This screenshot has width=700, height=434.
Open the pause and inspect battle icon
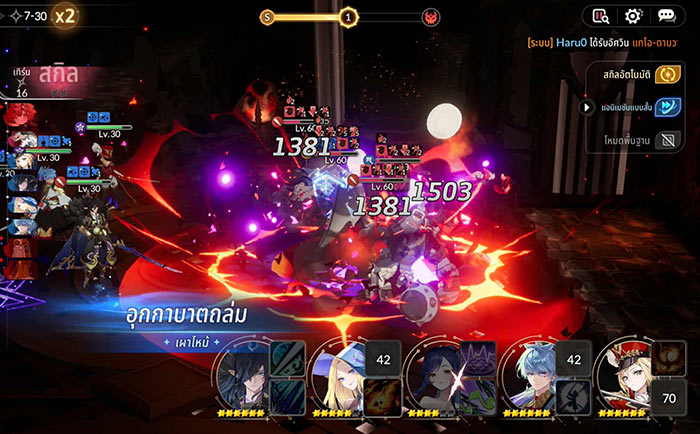600,16
